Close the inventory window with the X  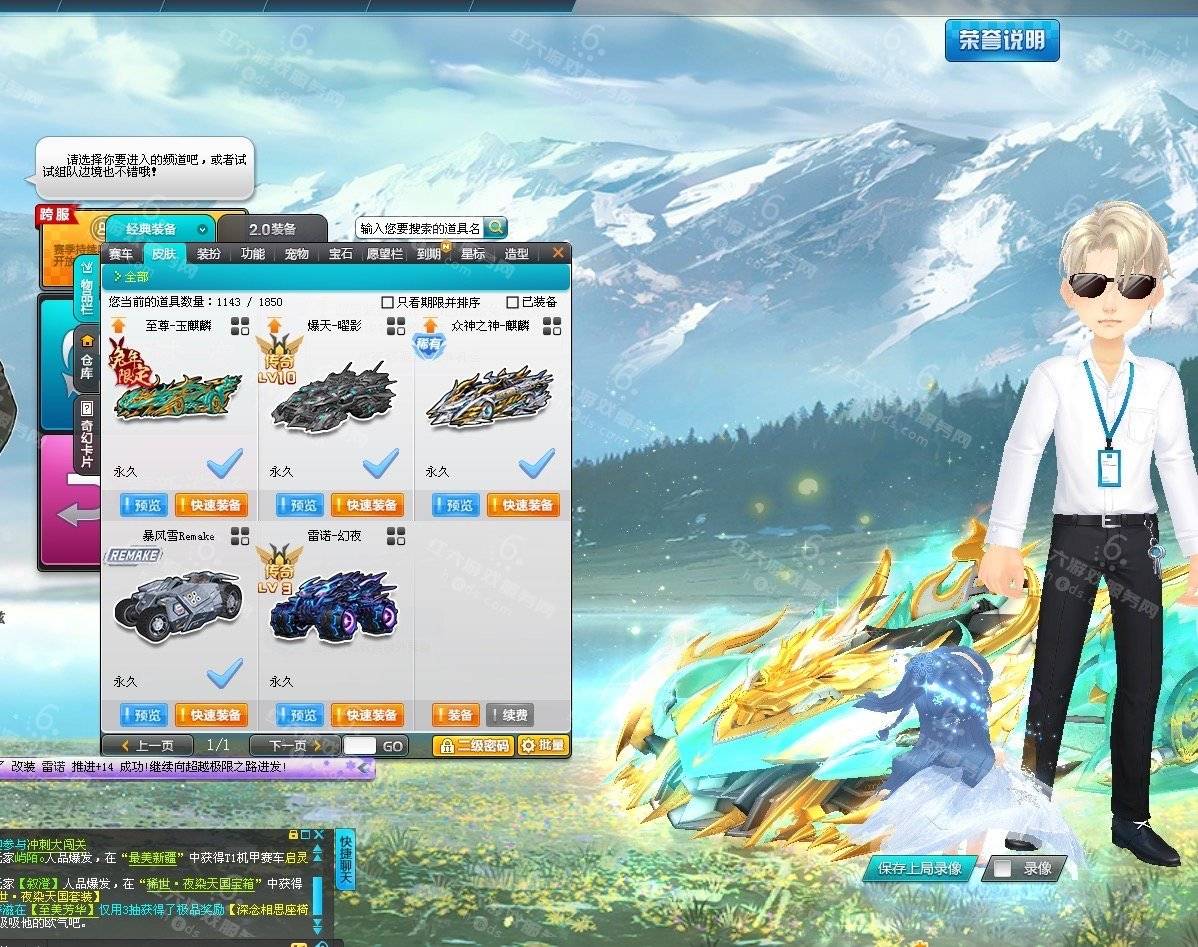558,253
